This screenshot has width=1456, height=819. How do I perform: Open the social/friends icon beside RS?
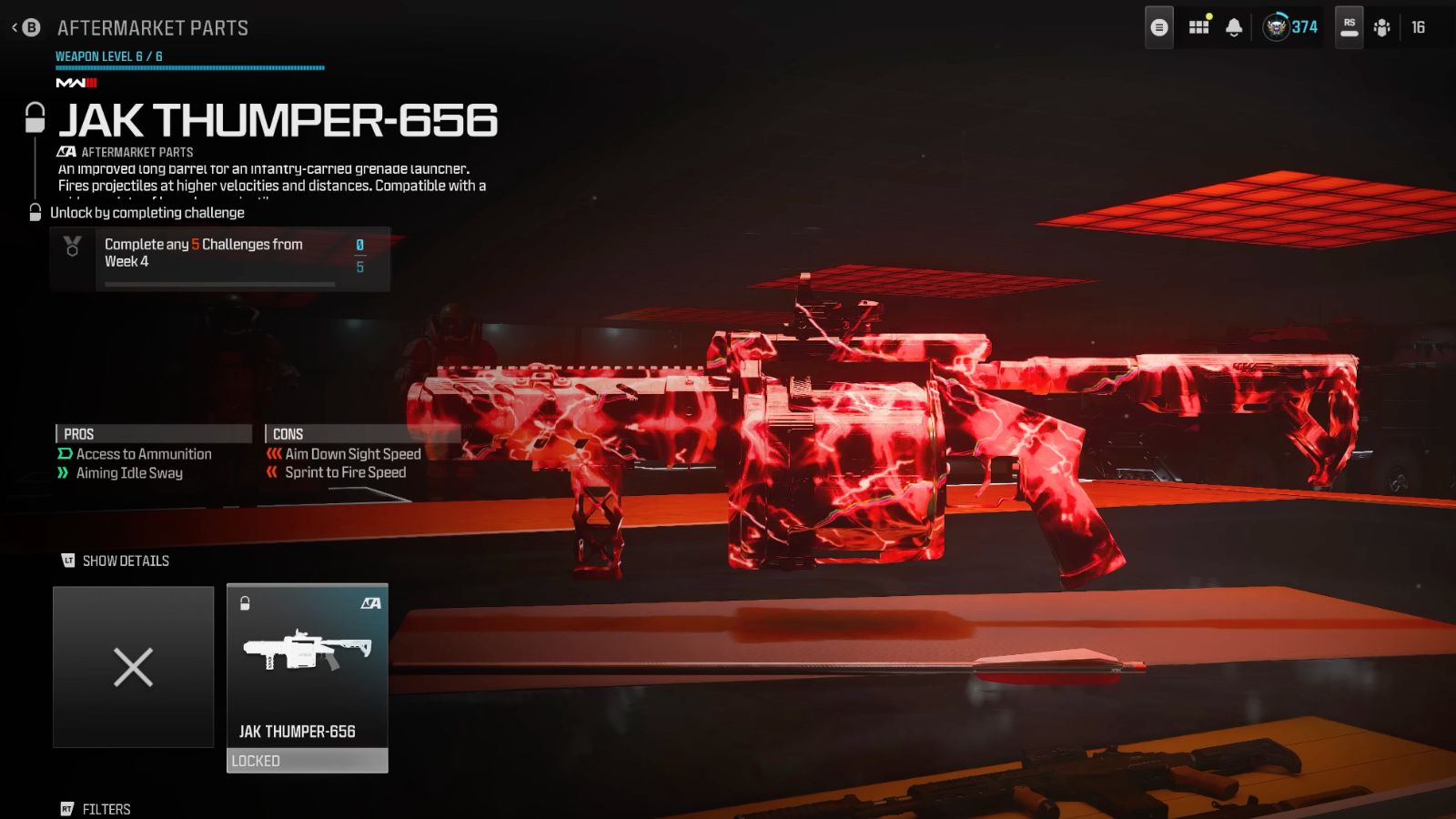1381,26
